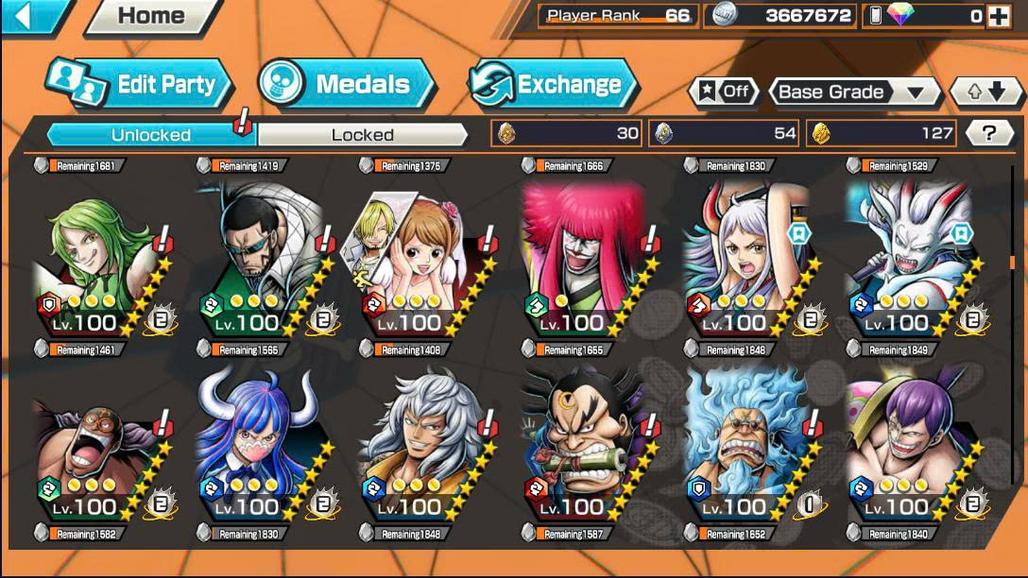Viewport: 1028px width, 578px height.
Task: Open the Exchange menu
Action: (x=553, y=85)
